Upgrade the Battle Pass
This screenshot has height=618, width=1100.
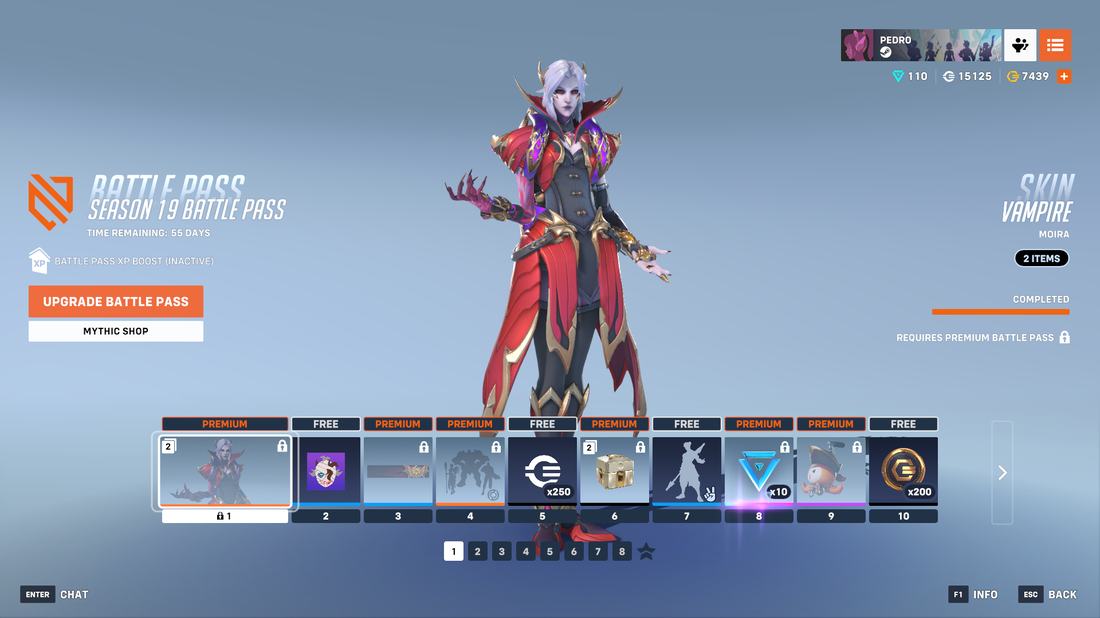point(116,301)
